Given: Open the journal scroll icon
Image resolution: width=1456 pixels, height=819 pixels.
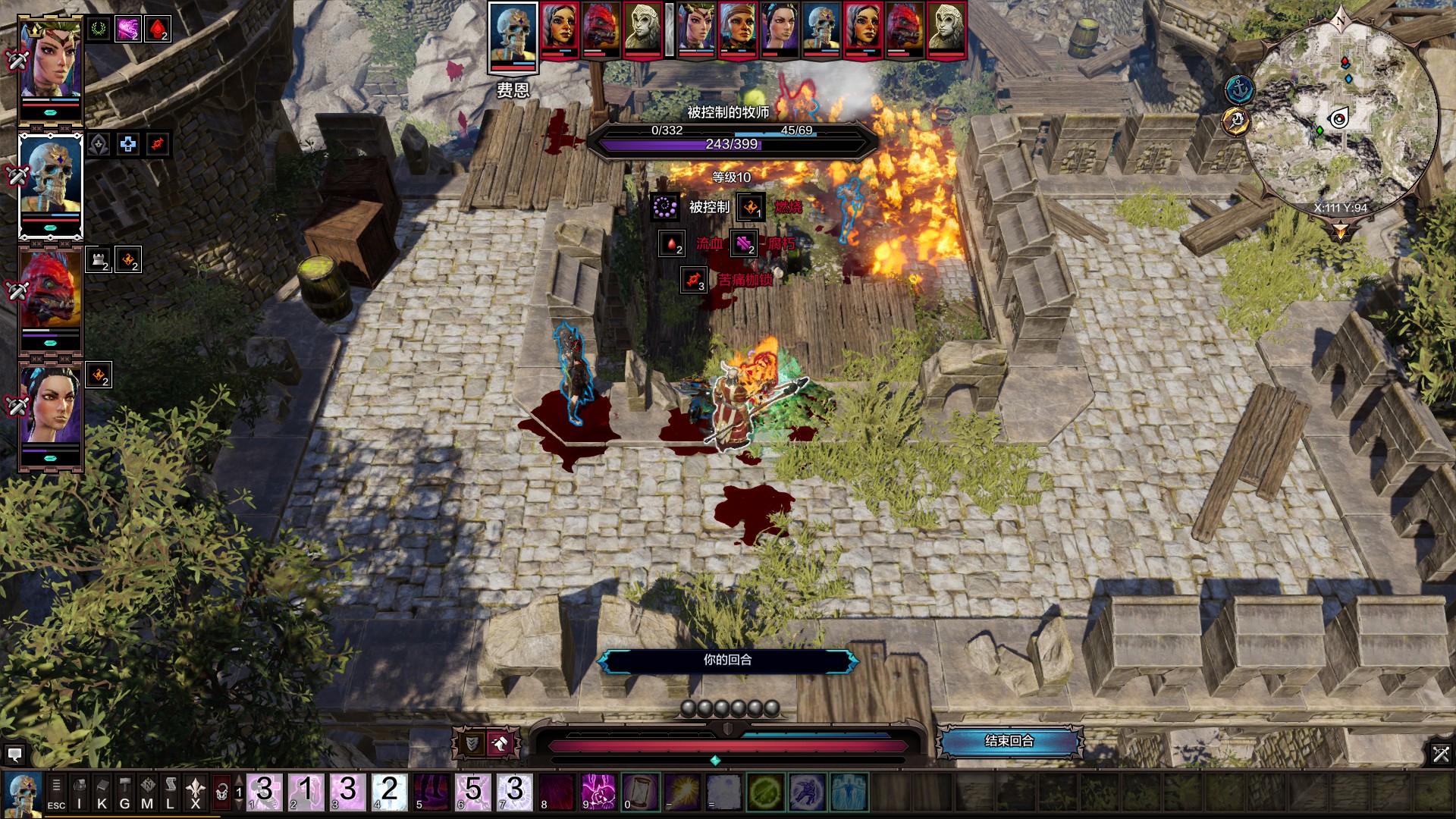Looking at the screenshot, I should (171, 792).
